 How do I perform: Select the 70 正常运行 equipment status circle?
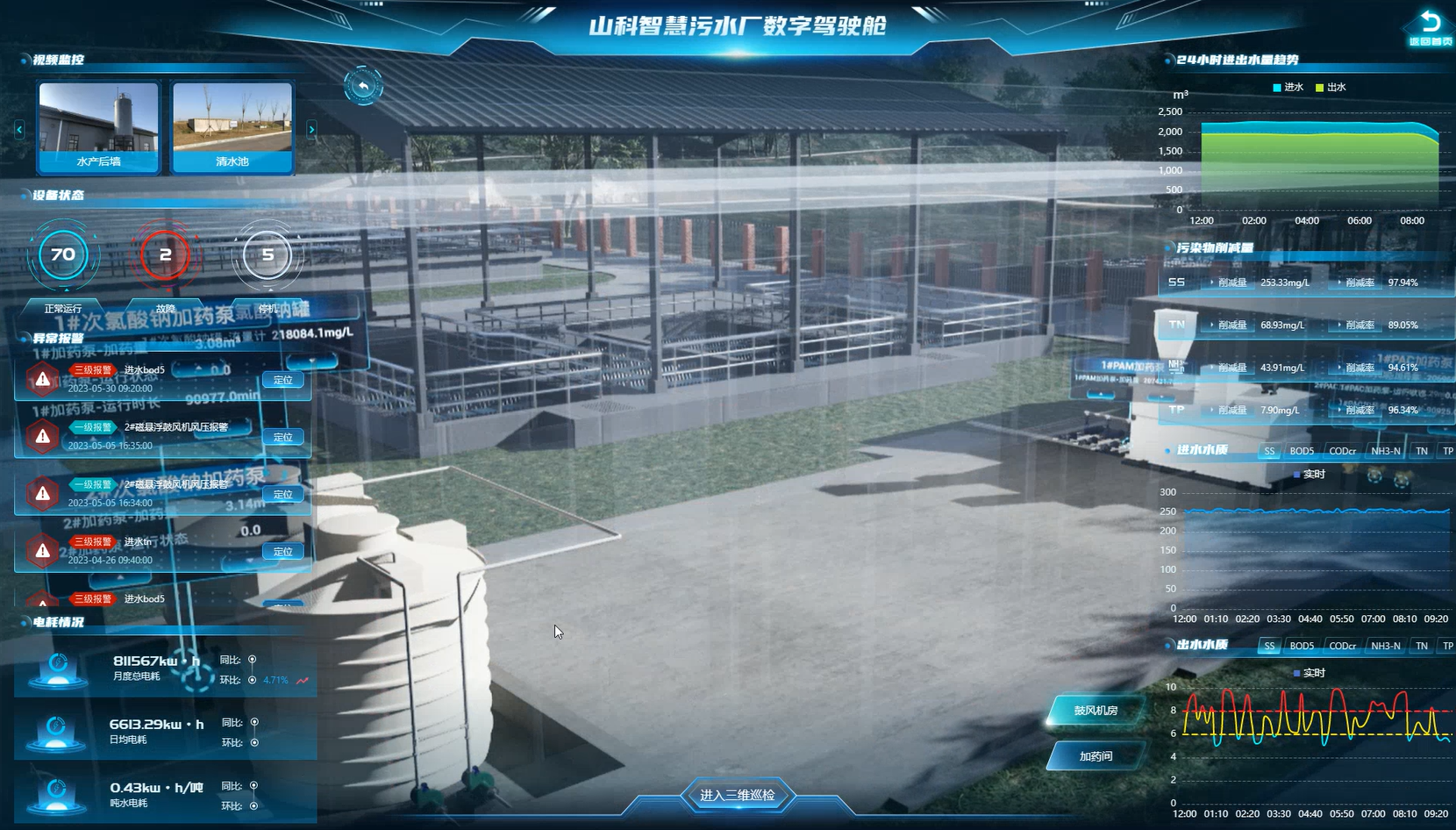click(63, 255)
